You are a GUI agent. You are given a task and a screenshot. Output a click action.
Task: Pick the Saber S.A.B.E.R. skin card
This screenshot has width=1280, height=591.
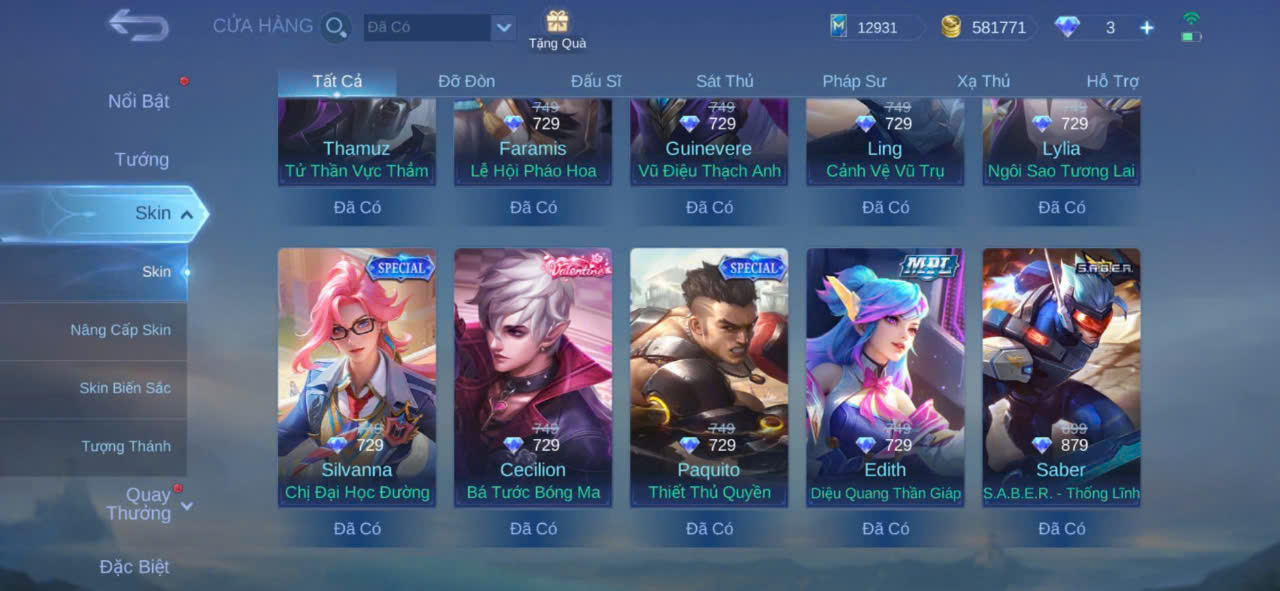pyautogui.click(x=1061, y=376)
